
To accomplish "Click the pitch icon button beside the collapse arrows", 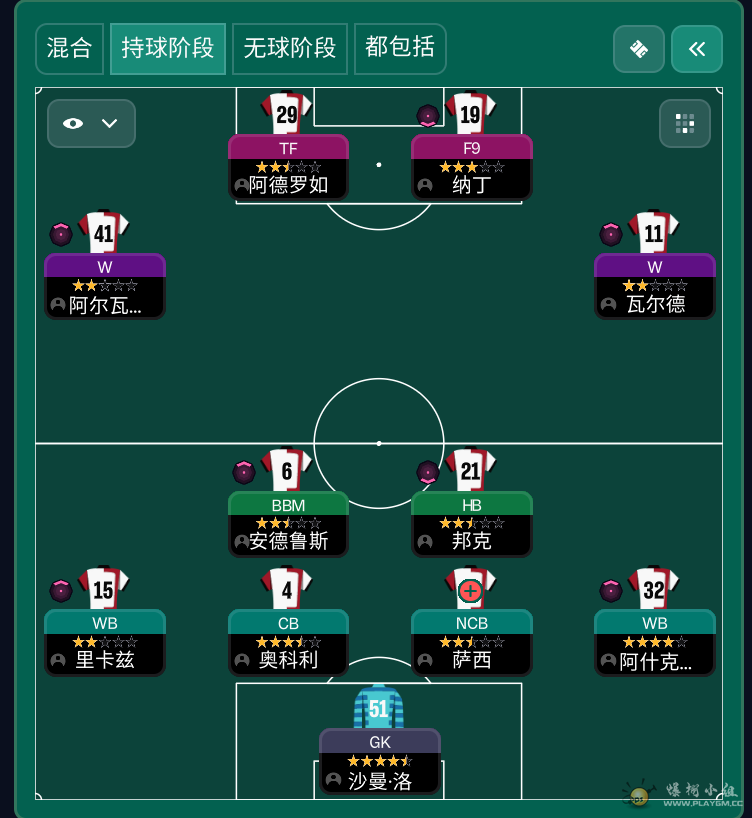I will 638,49.
